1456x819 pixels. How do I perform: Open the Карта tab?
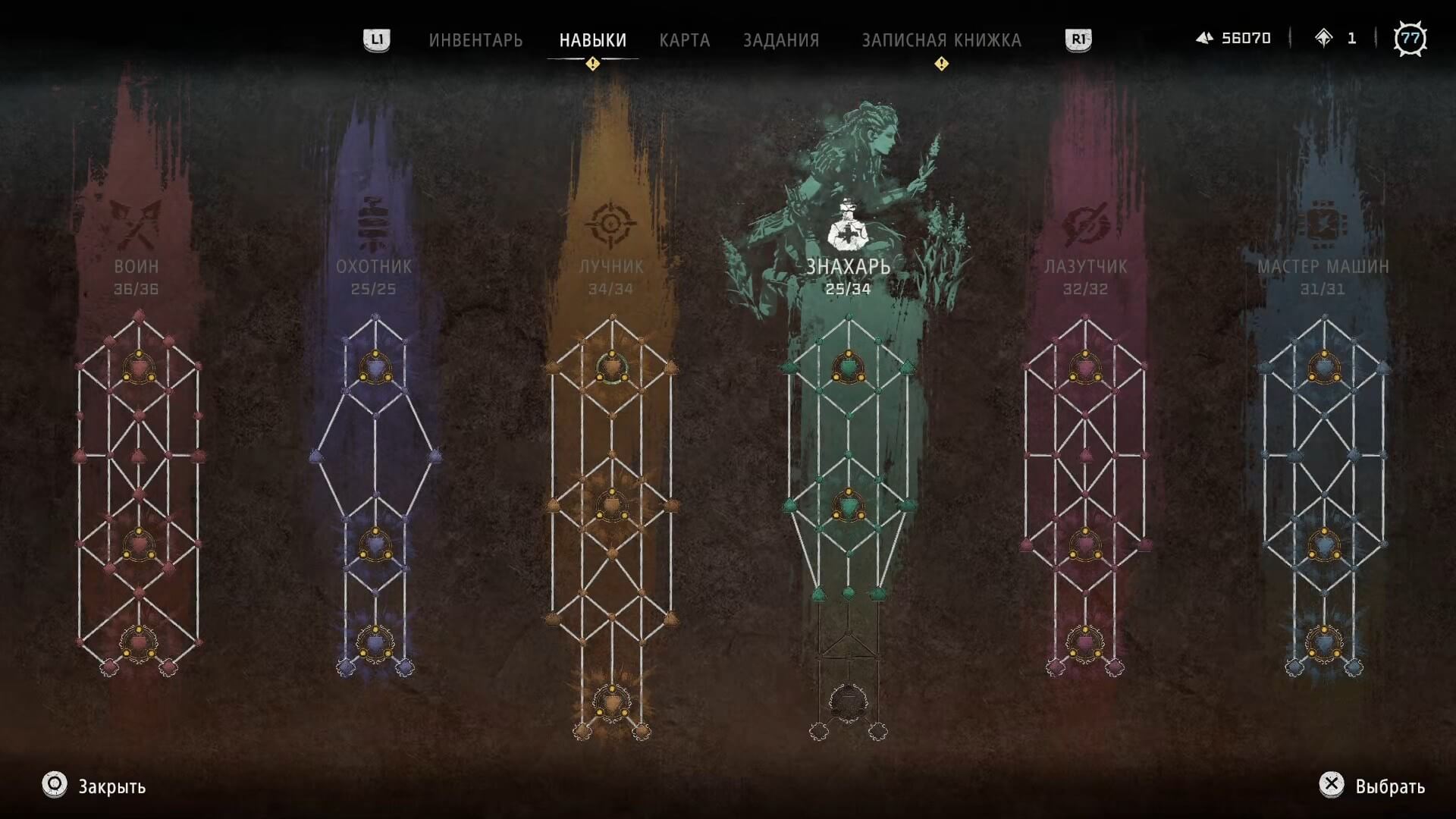point(684,40)
